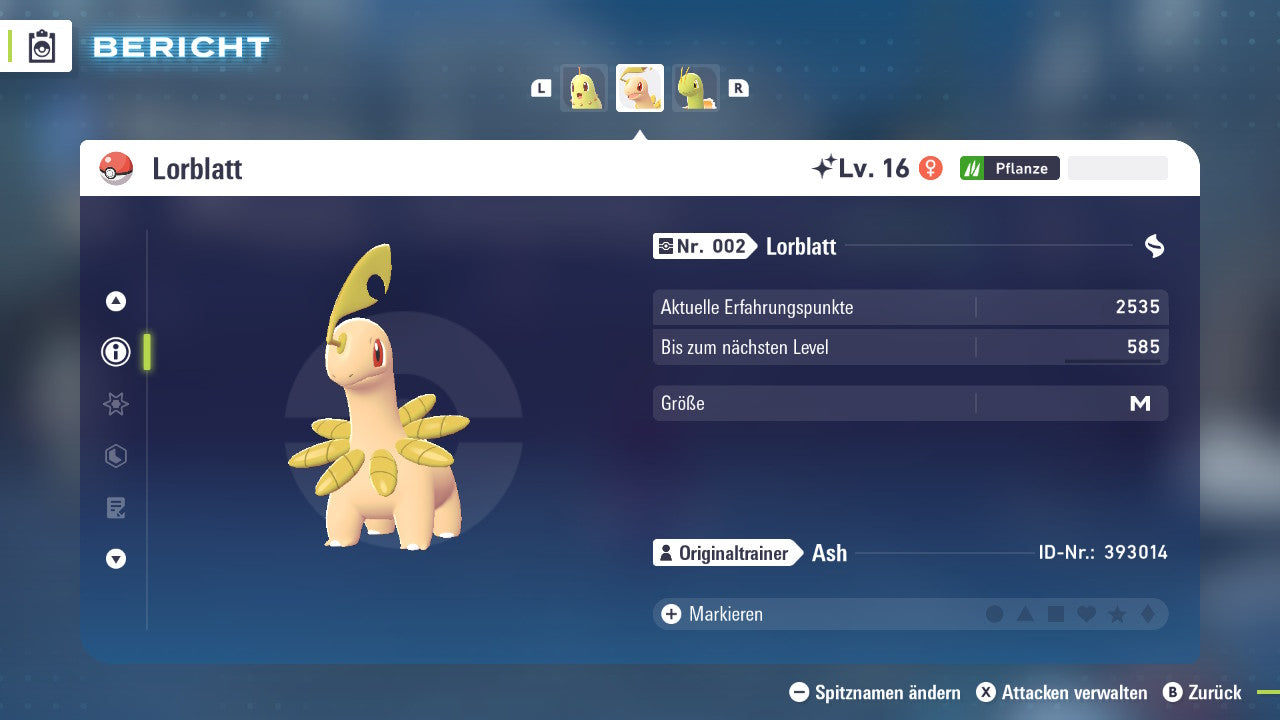Viewport: 1280px width, 720px height.
Task: Toggle the circle marking on Markieren bar
Action: [995, 614]
